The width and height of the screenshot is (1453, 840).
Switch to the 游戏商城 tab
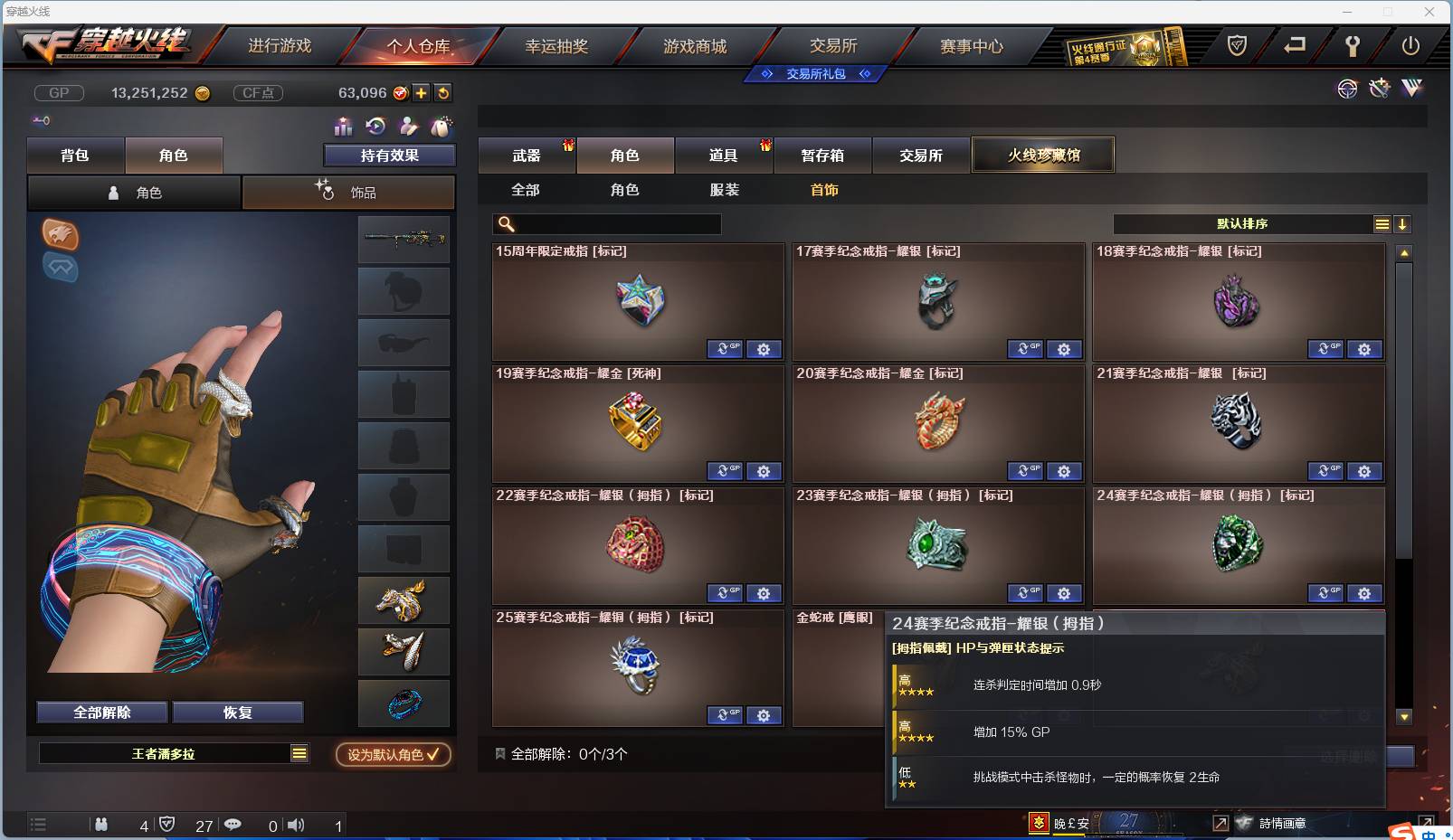[x=697, y=45]
